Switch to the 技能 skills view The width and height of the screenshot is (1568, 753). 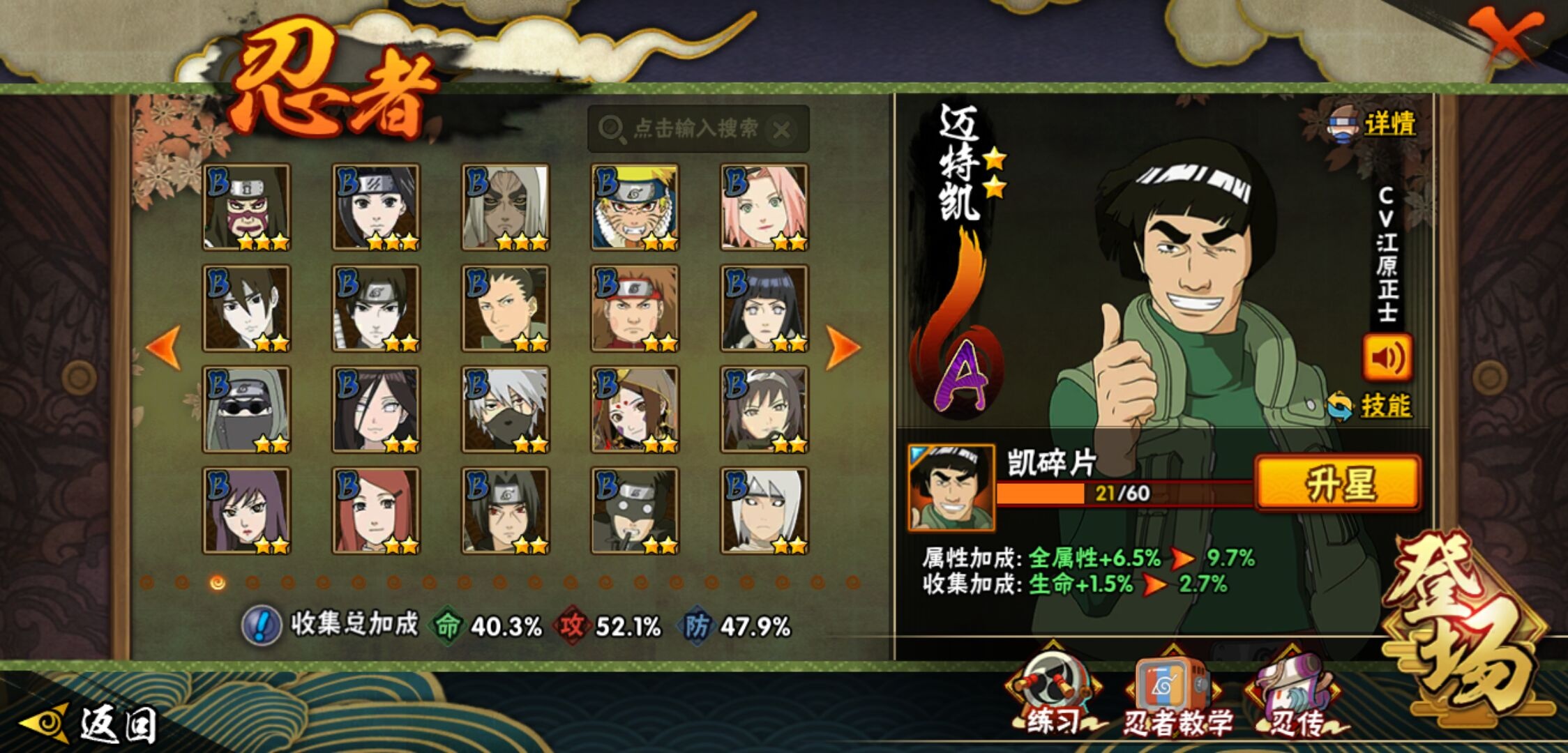[1371, 406]
